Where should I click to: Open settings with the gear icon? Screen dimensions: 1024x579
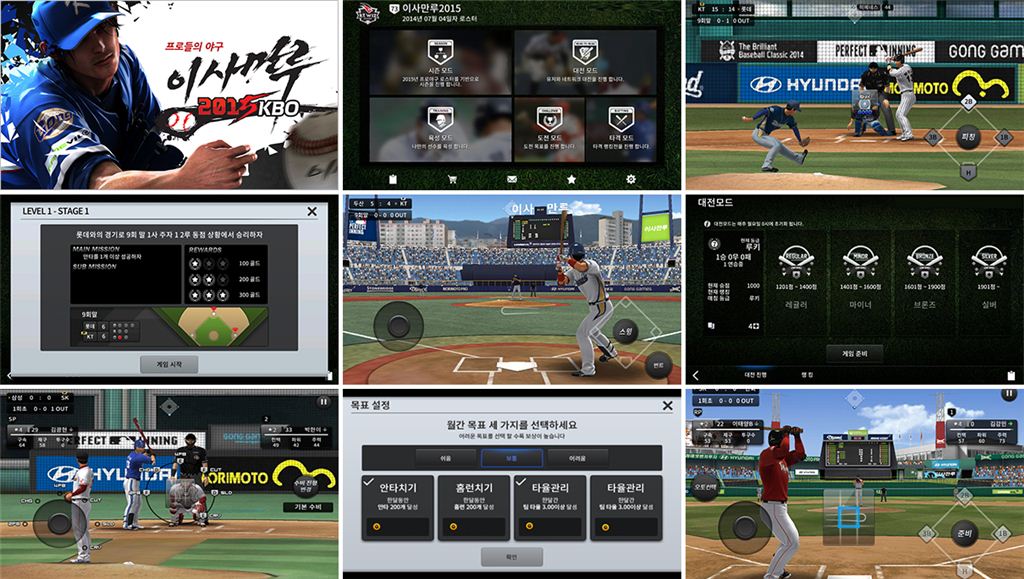pyautogui.click(x=631, y=179)
